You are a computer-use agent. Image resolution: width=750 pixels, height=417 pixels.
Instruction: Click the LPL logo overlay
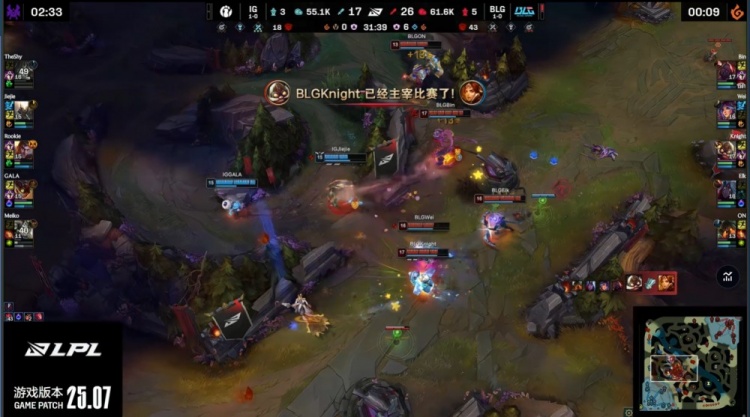click(60, 351)
